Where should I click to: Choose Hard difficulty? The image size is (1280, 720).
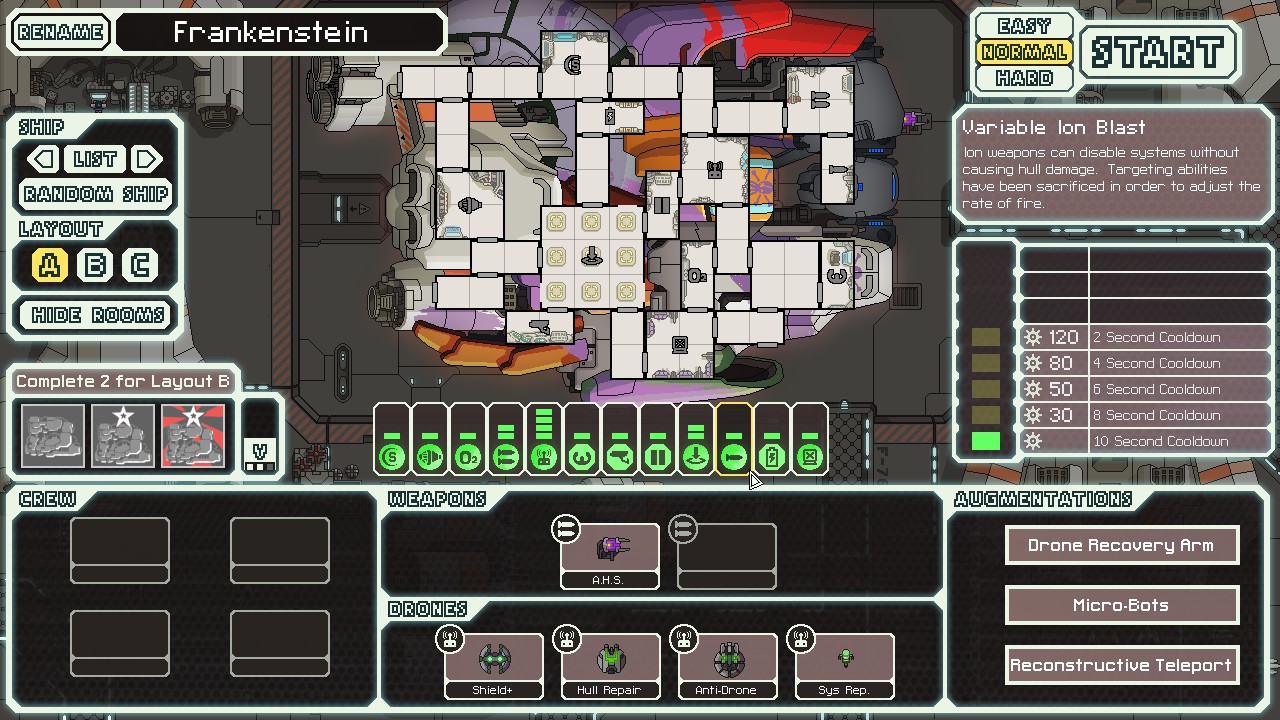[x=1024, y=78]
